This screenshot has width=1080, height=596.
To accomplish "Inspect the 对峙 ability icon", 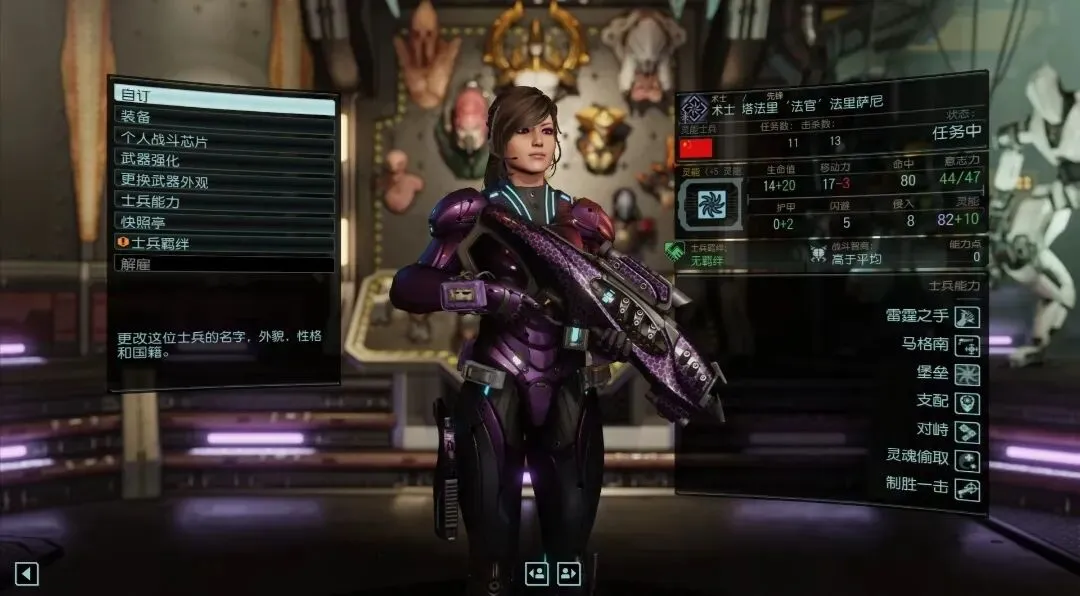I will point(967,432).
